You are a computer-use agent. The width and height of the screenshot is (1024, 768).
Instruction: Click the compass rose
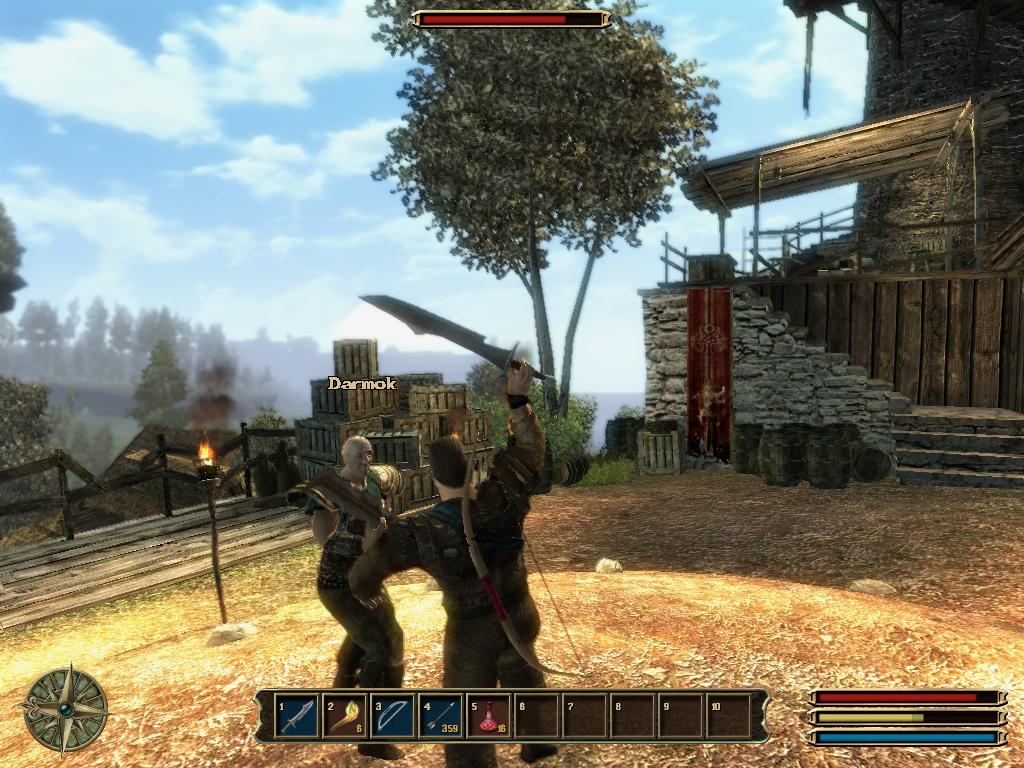[66, 710]
